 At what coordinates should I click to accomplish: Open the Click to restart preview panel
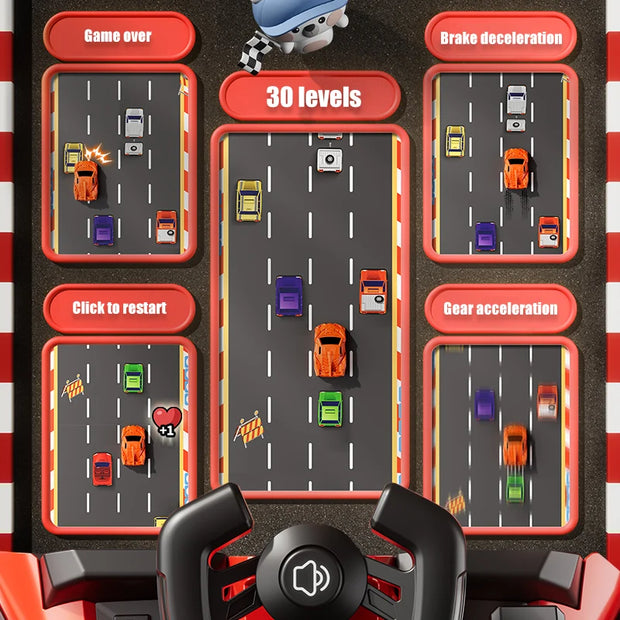[x=119, y=434]
